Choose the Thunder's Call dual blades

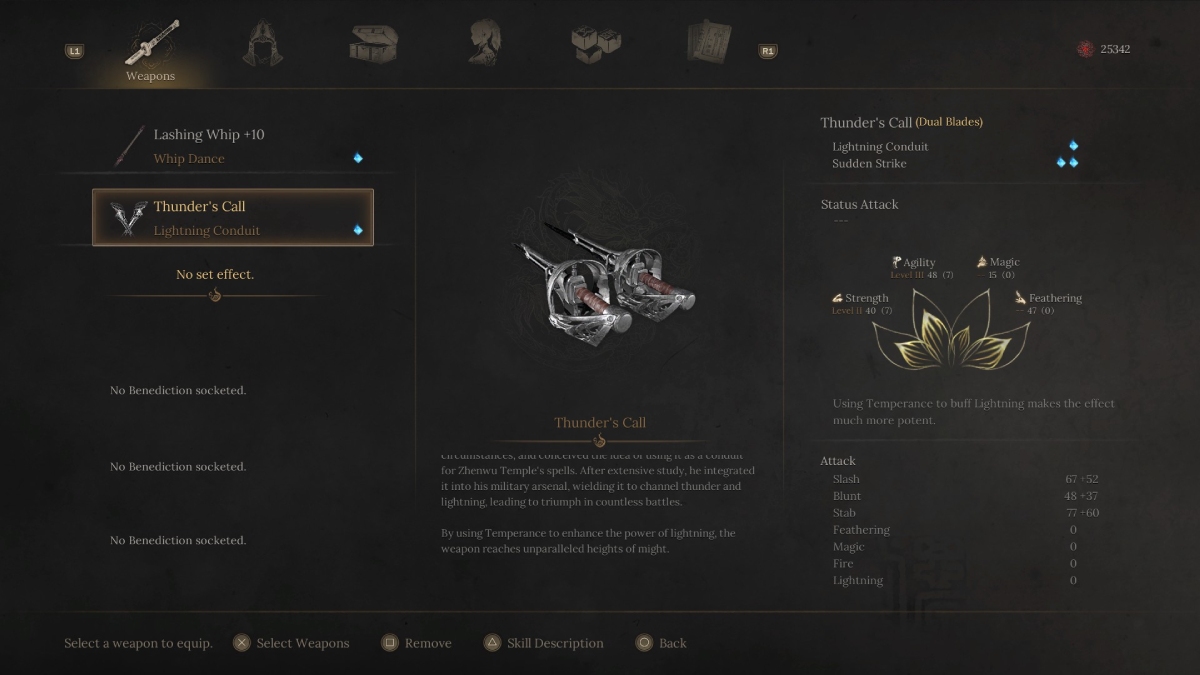point(233,217)
